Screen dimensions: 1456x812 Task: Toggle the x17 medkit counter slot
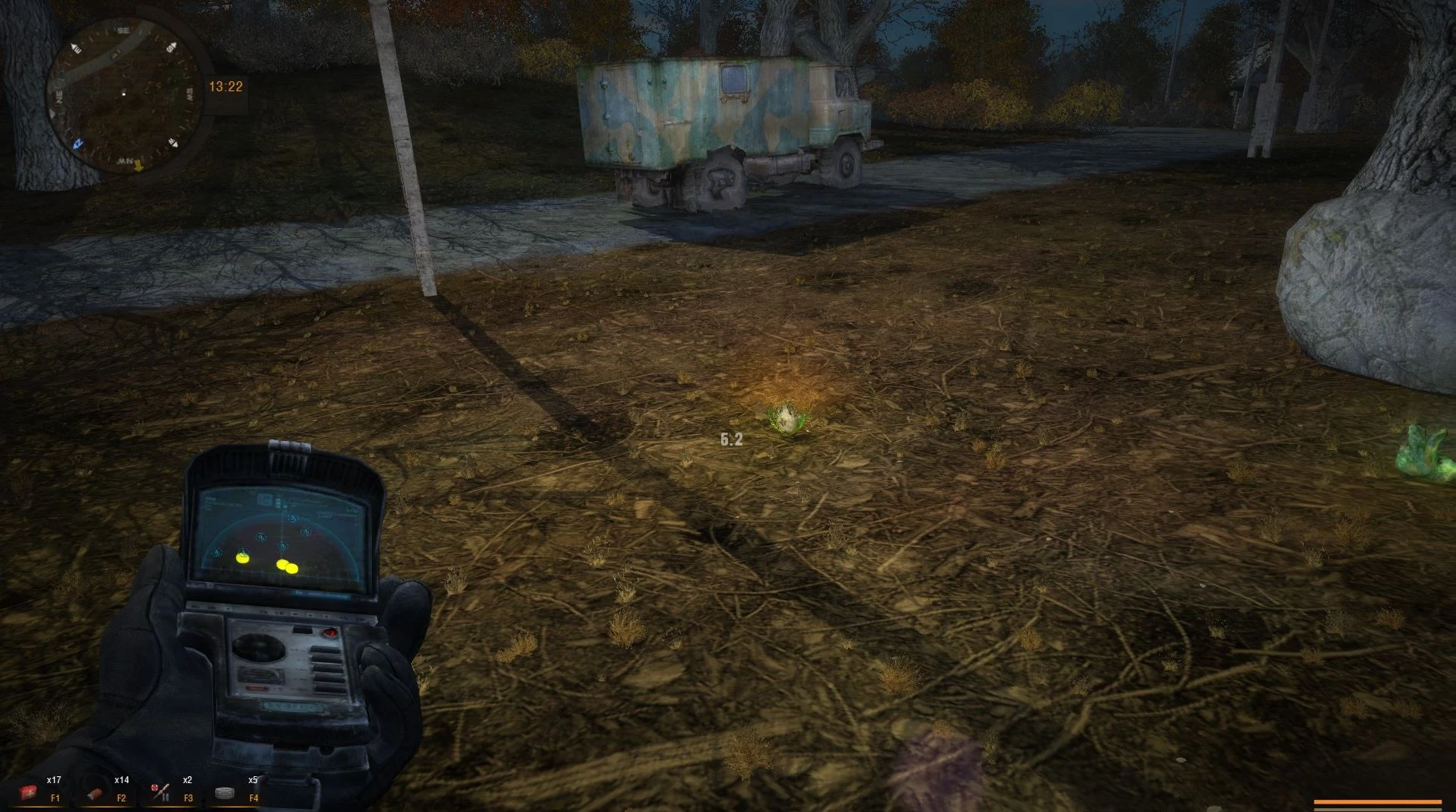point(53,780)
